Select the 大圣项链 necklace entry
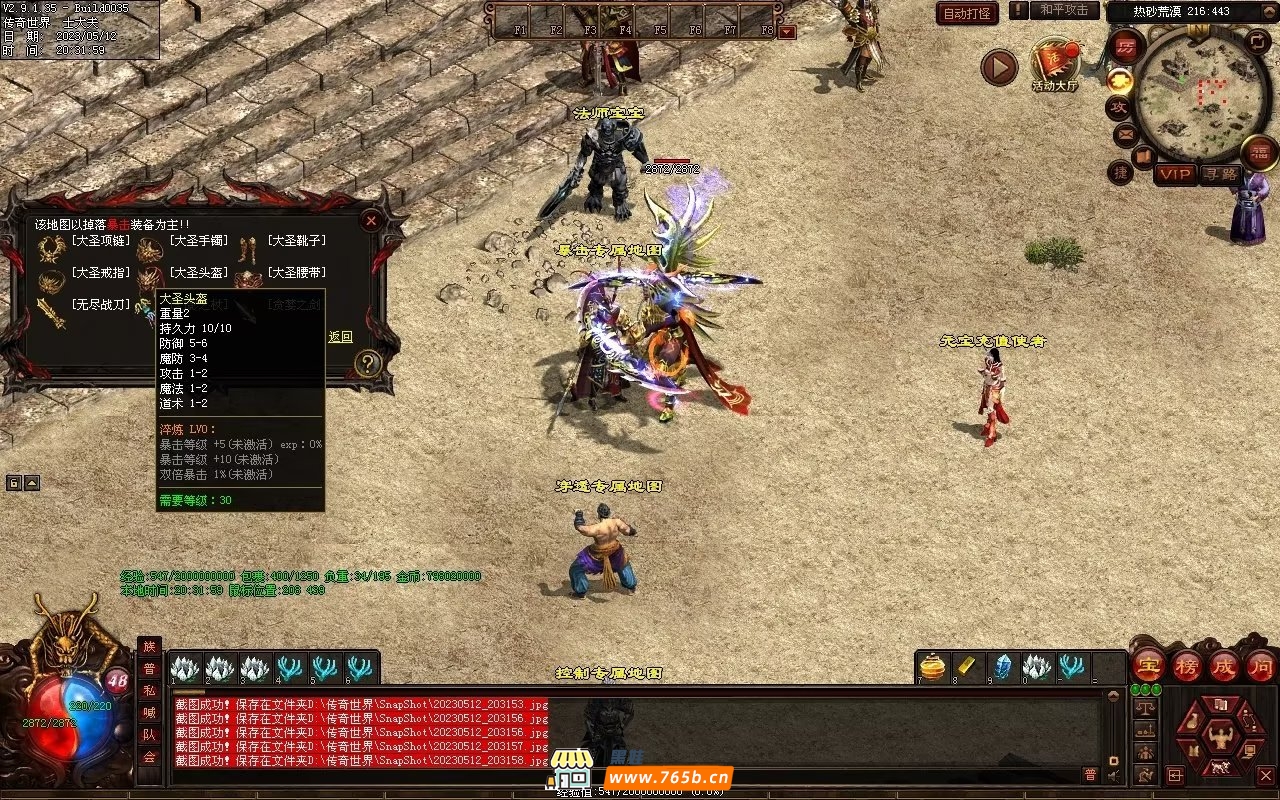The height and width of the screenshot is (800, 1280). coord(95,241)
